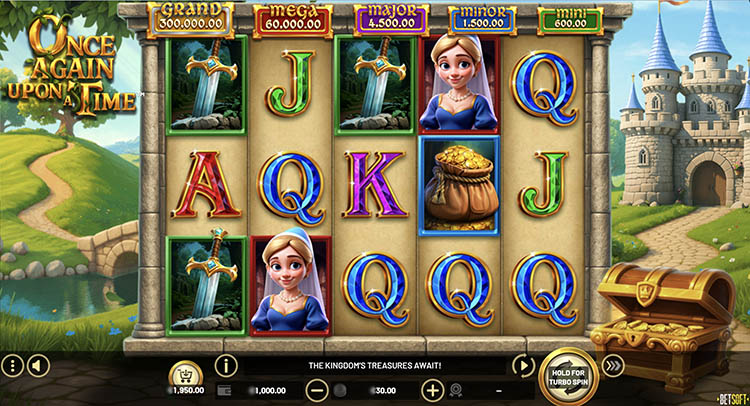Screen dimensions: 750x406
Task: Start autoplay with the play arrow button
Action: click(x=521, y=365)
